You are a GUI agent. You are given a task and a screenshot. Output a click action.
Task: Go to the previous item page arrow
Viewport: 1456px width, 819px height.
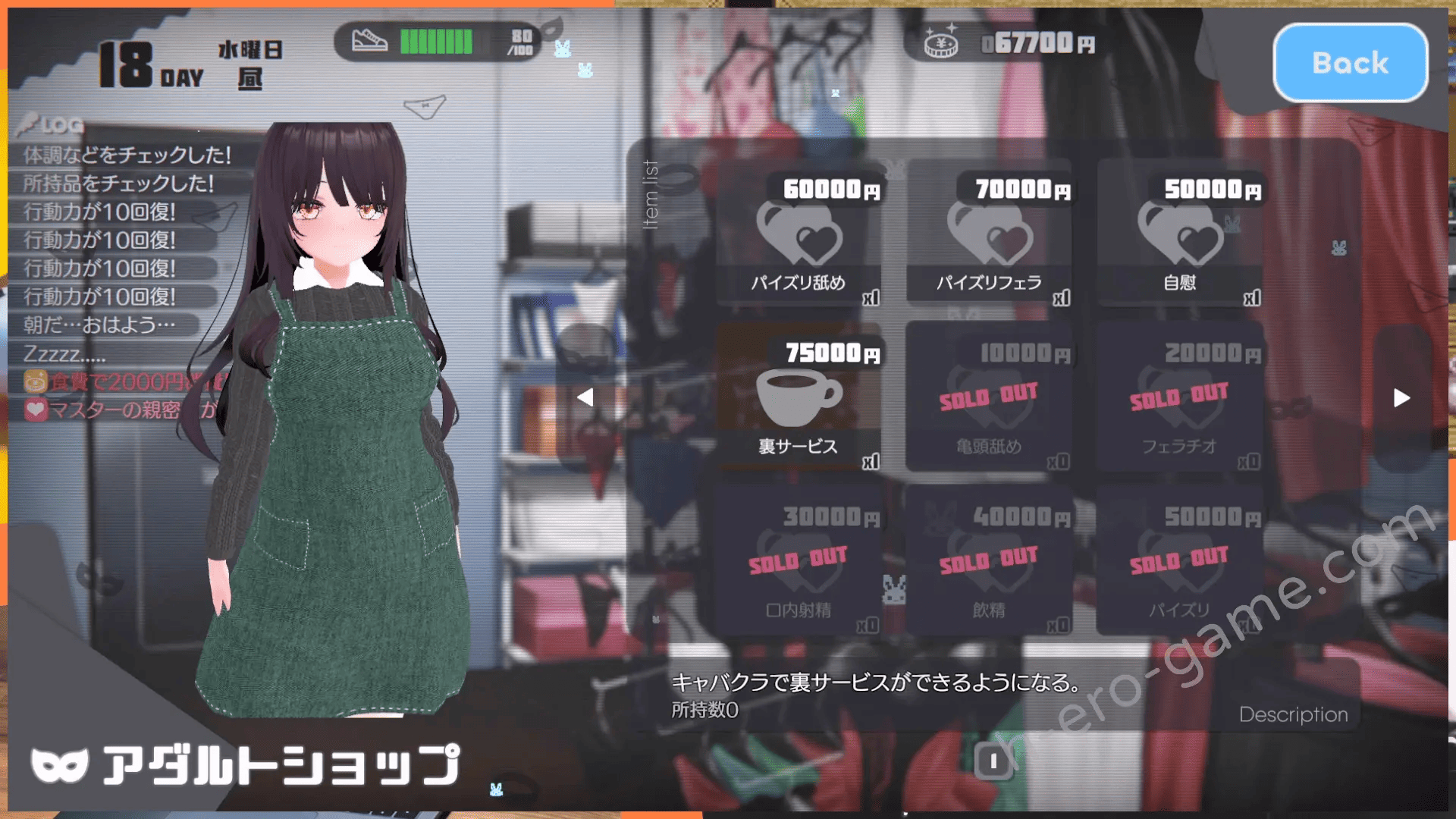point(585,397)
